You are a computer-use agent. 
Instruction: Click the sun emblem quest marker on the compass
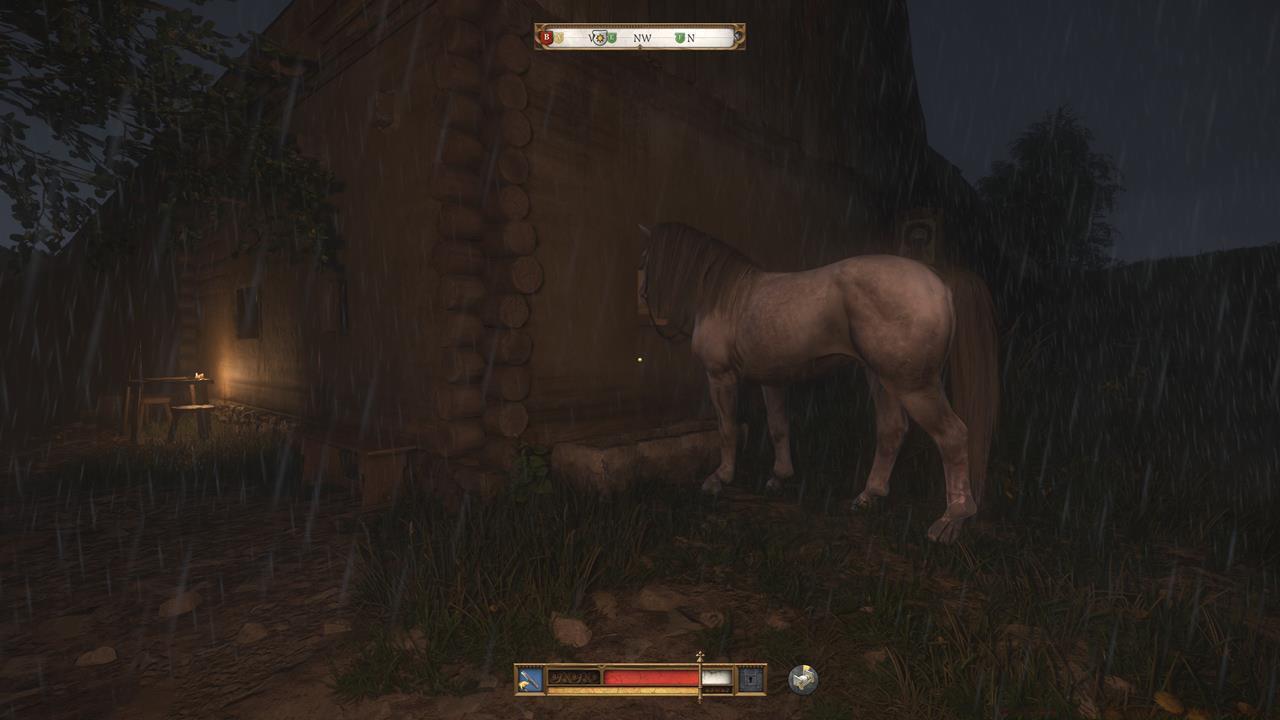pyautogui.click(x=601, y=38)
